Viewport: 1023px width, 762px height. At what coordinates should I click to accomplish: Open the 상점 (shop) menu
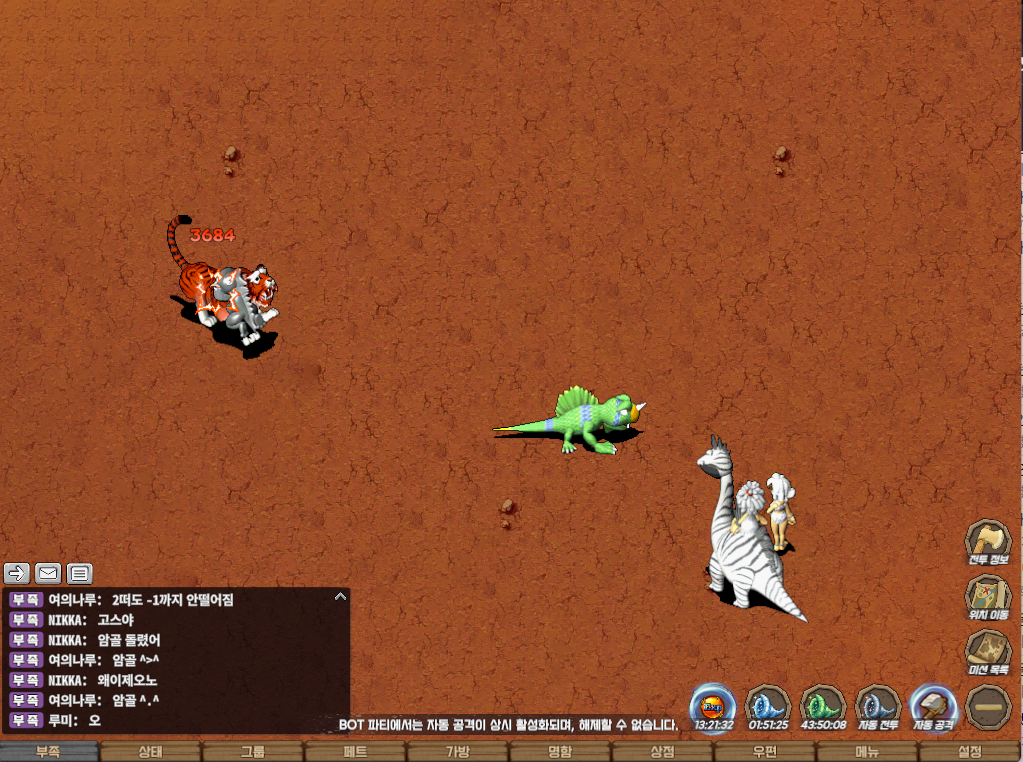click(662, 752)
